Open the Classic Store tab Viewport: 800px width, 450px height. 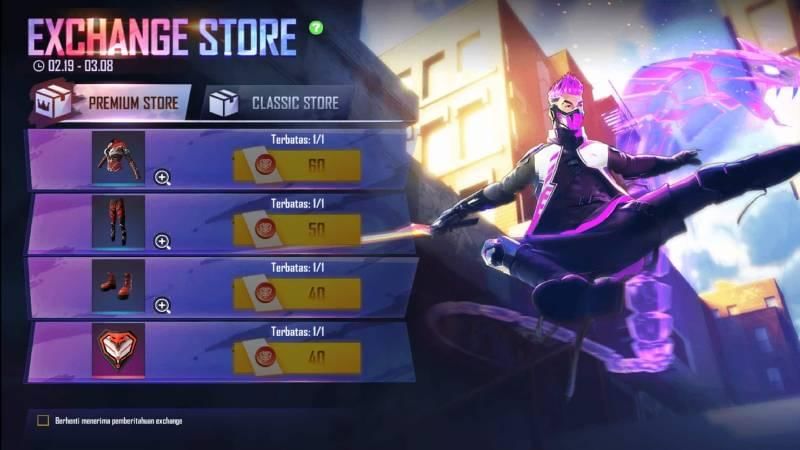tap(278, 103)
